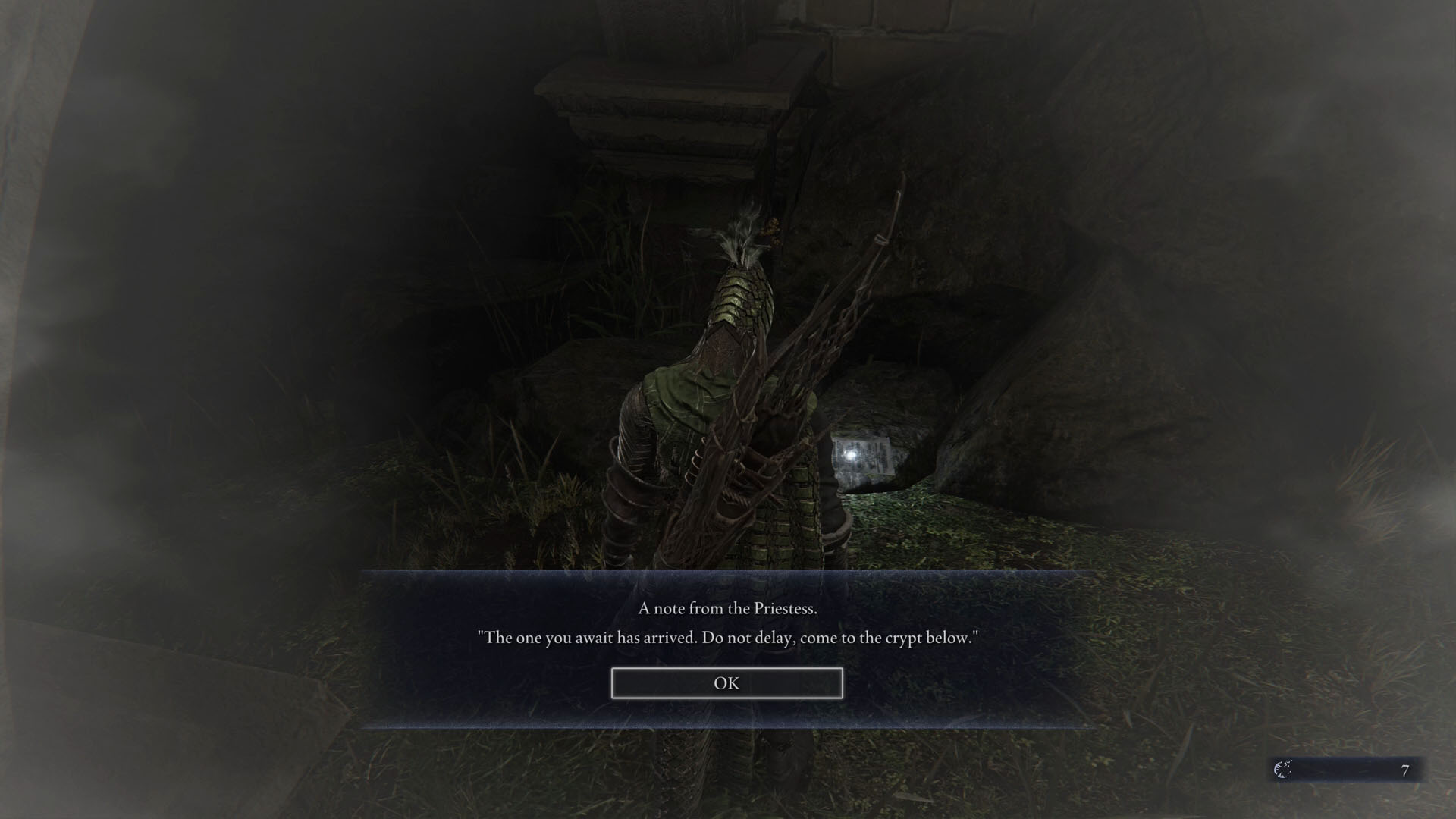Image resolution: width=1456 pixels, height=819 pixels.
Task: Click the rune counter strip at bottom right
Action: [1350, 769]
